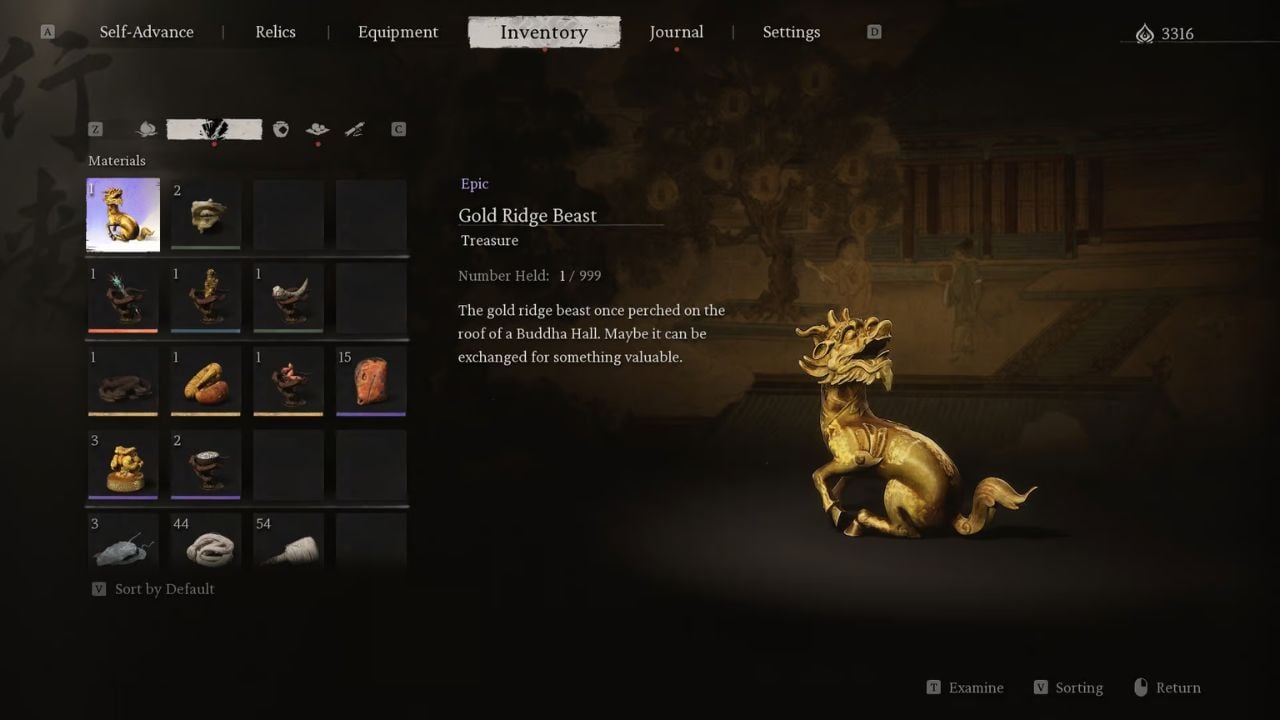Select the orange pouch item with 15
The image size is (1280, 720).
(371, 381)
